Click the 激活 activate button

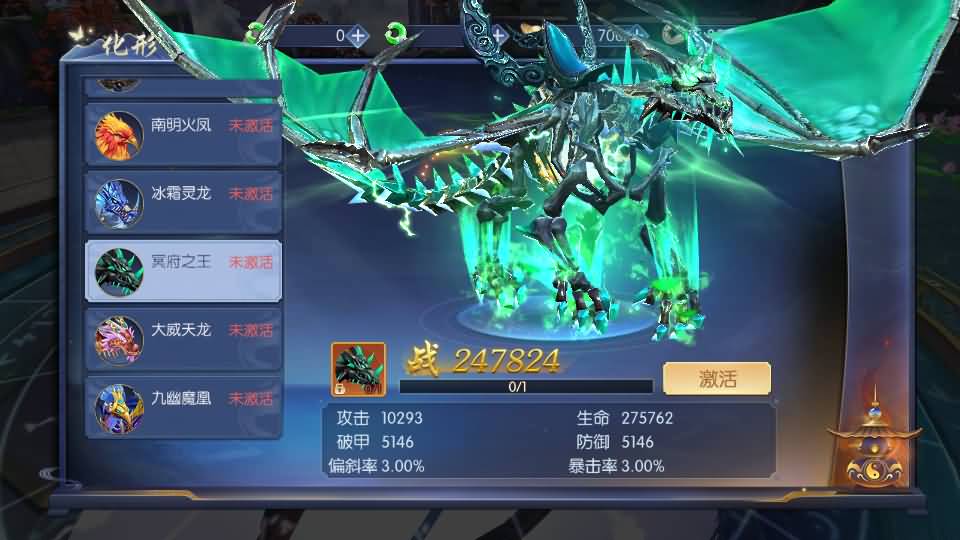click(717, 378)
